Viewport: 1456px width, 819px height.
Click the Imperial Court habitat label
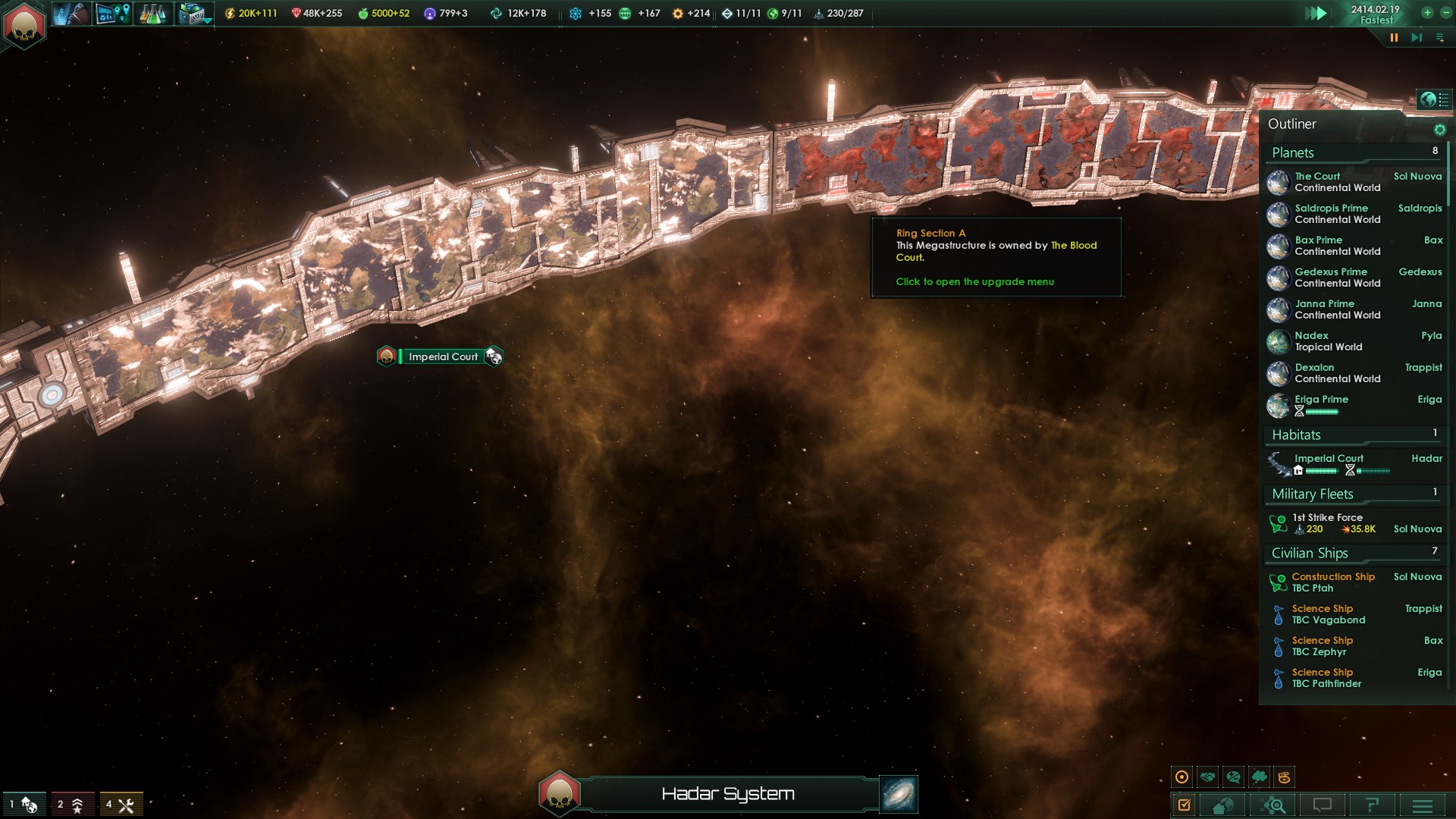(443, 356)
